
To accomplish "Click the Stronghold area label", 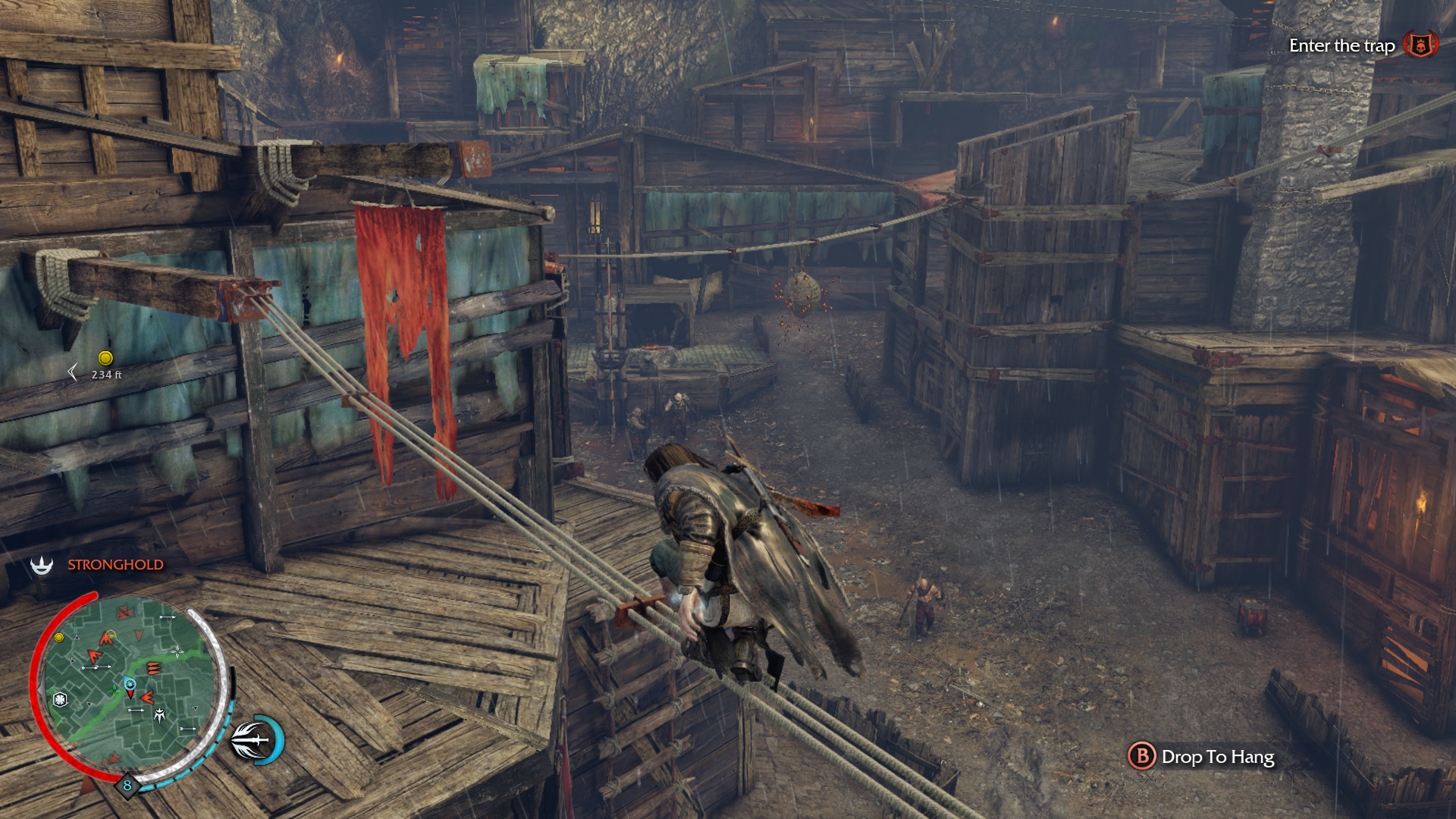I will [x=115, y=565].
